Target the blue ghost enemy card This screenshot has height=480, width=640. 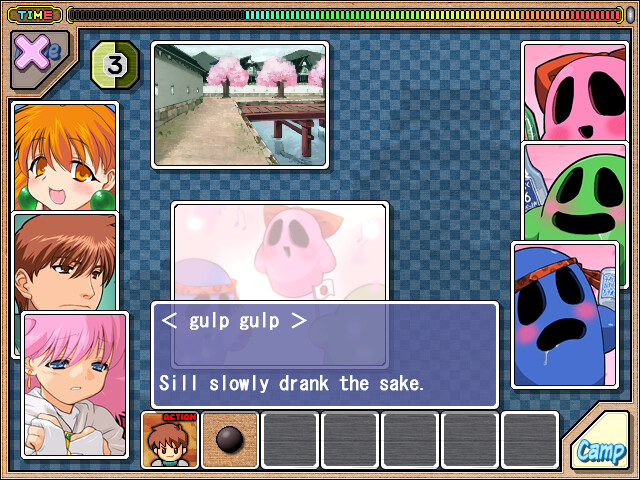pos(564,314)
